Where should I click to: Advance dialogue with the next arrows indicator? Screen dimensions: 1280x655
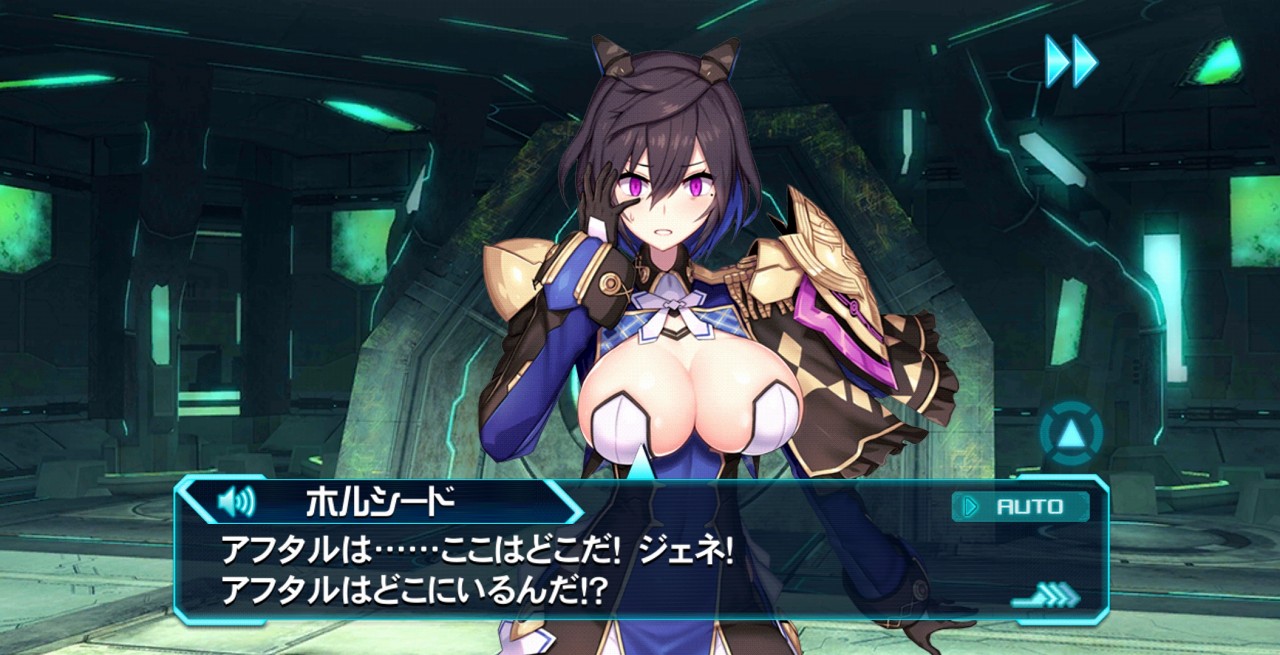coord(1047,597)
